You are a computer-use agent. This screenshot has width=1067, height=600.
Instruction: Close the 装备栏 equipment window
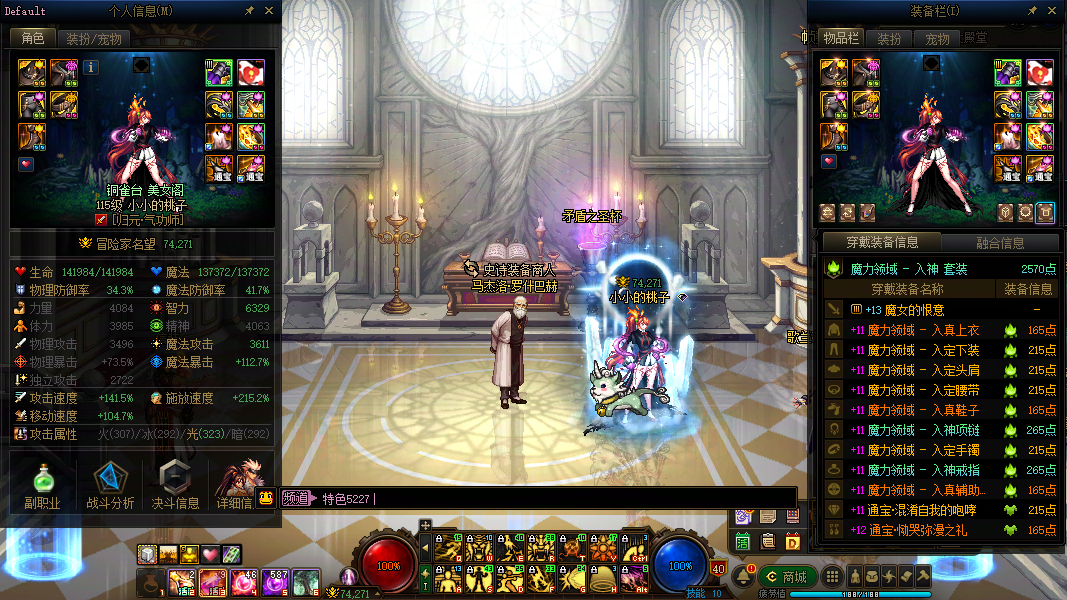1050,10
